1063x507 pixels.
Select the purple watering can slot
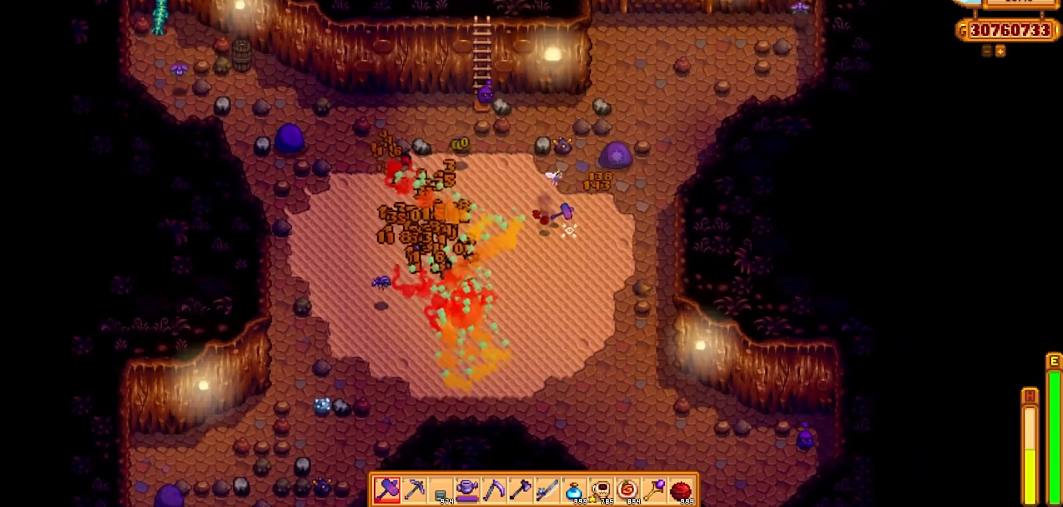click(x=468, y=490)
